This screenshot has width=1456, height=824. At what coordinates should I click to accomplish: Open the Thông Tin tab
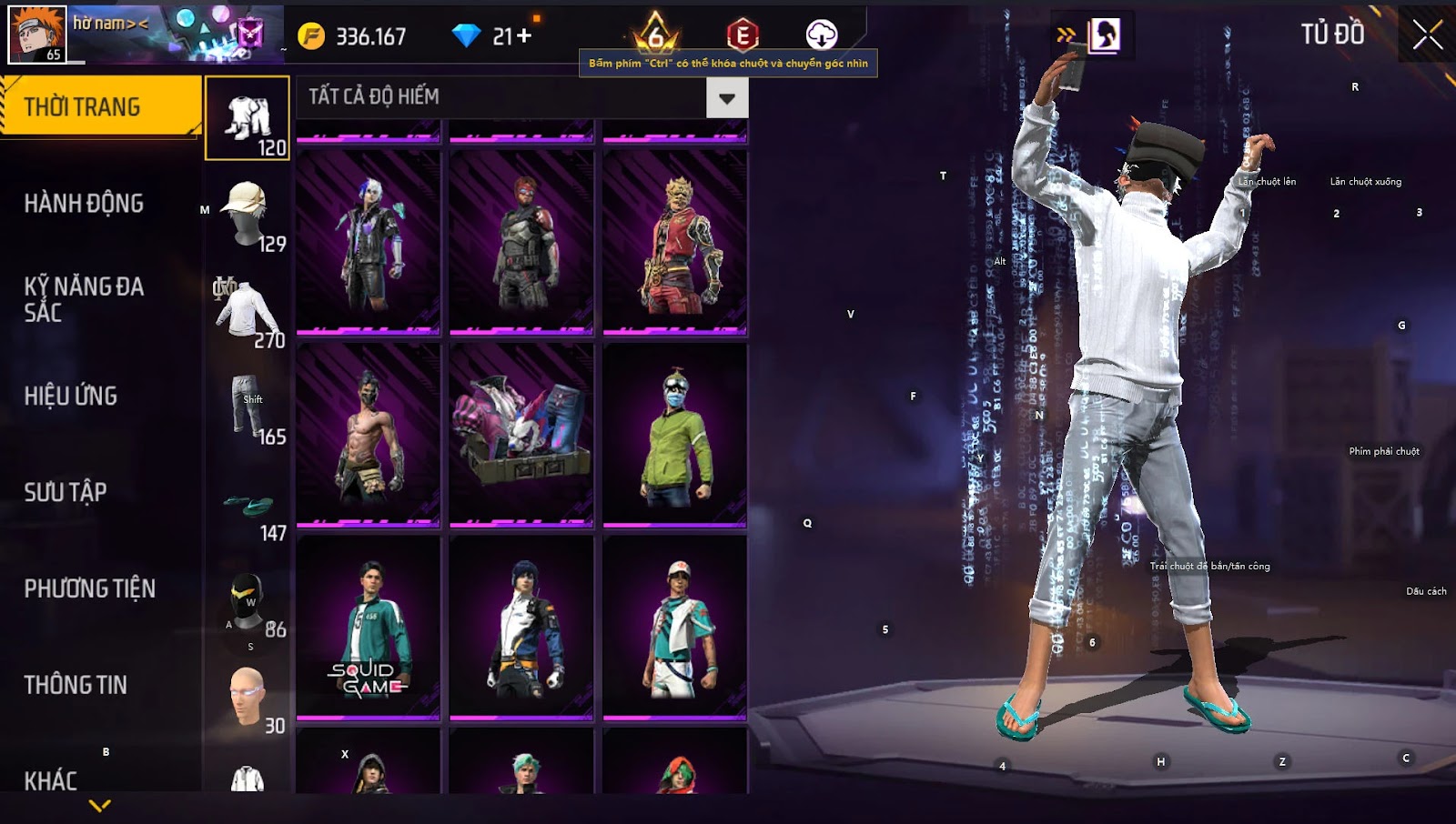[x=76, y=685]
